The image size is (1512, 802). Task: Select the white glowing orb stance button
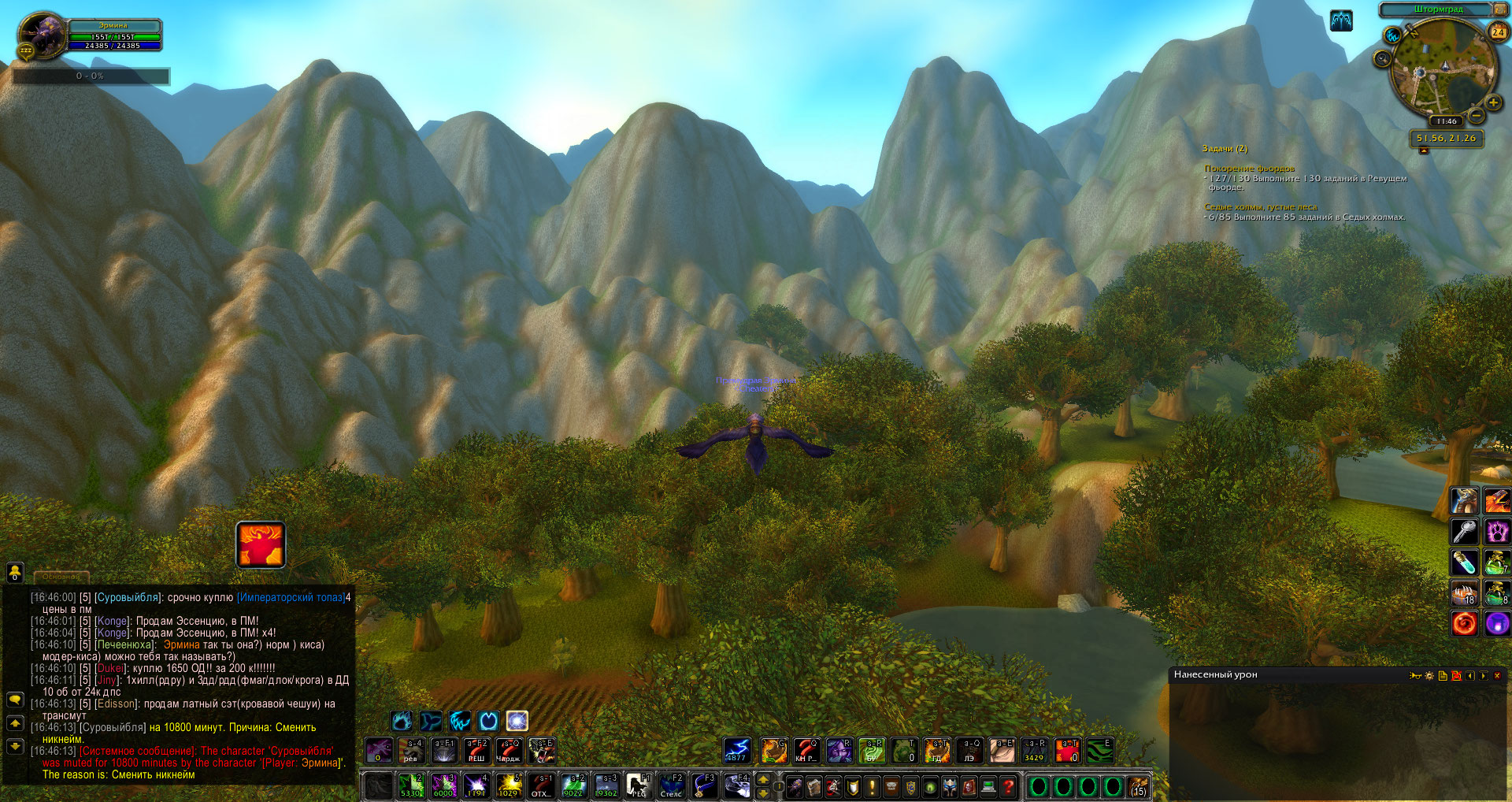click(x=517, y=721)
